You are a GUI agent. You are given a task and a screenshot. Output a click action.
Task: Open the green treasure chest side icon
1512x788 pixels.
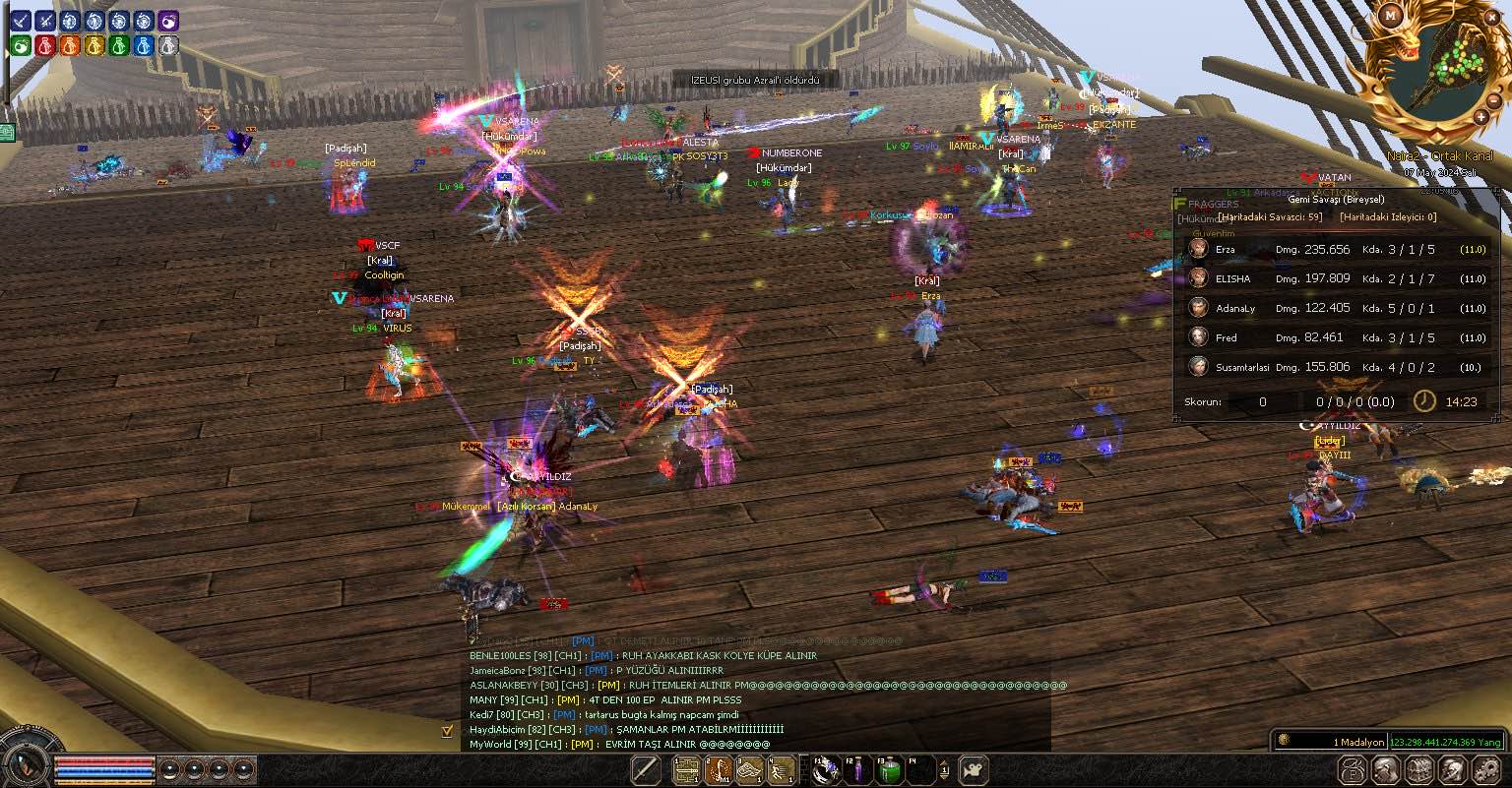click(x=7, y=132)
